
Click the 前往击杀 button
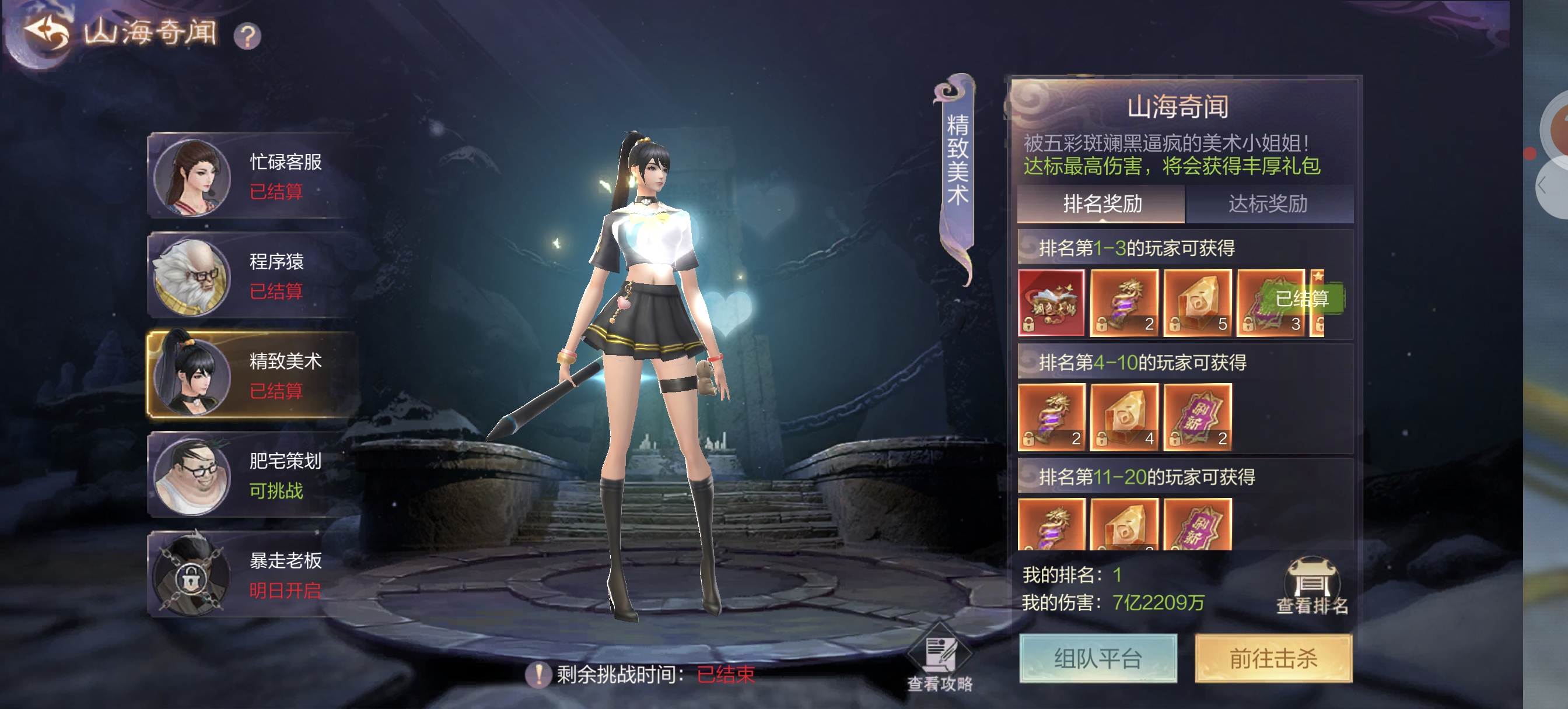click(x=1273, y=658)
